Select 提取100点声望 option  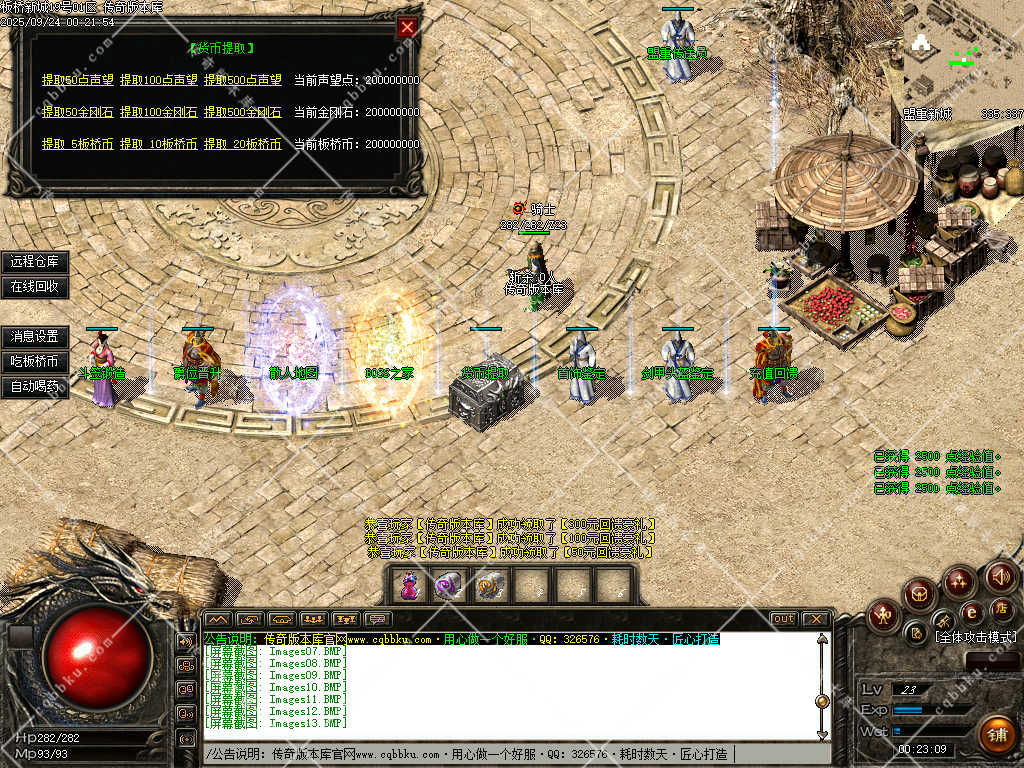(158, 80)
